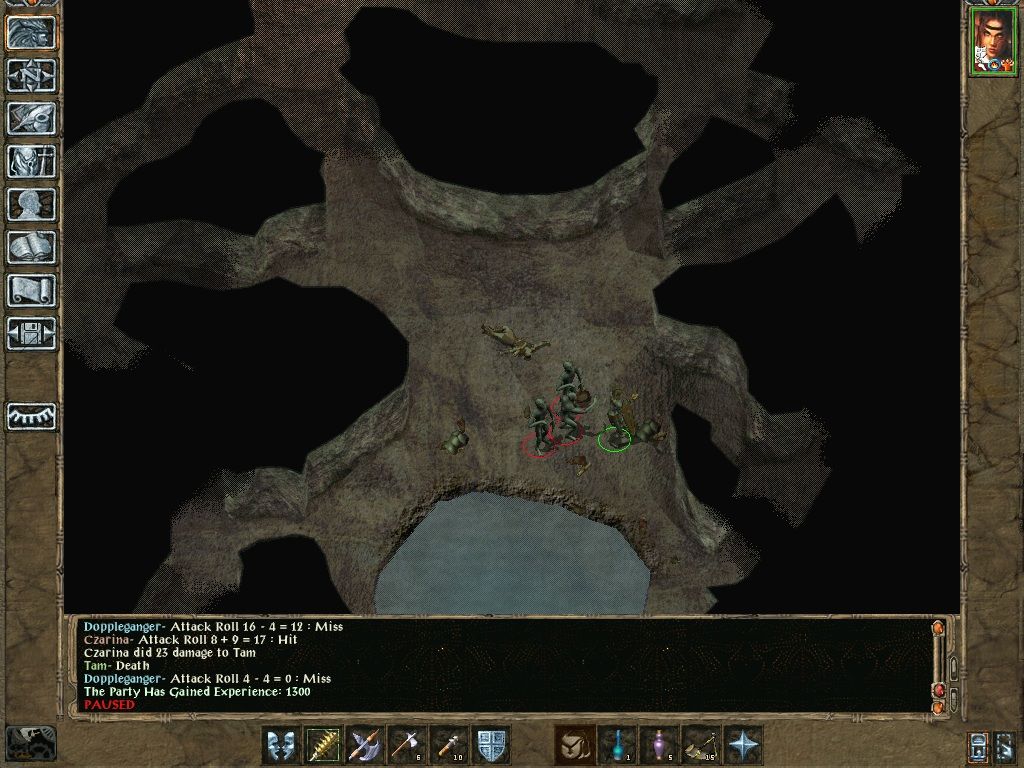This screenshot has width=1024, height=768.
Task: Open the options menu with floppy disk
Action: pyautogui.click(x=31, y=333)
